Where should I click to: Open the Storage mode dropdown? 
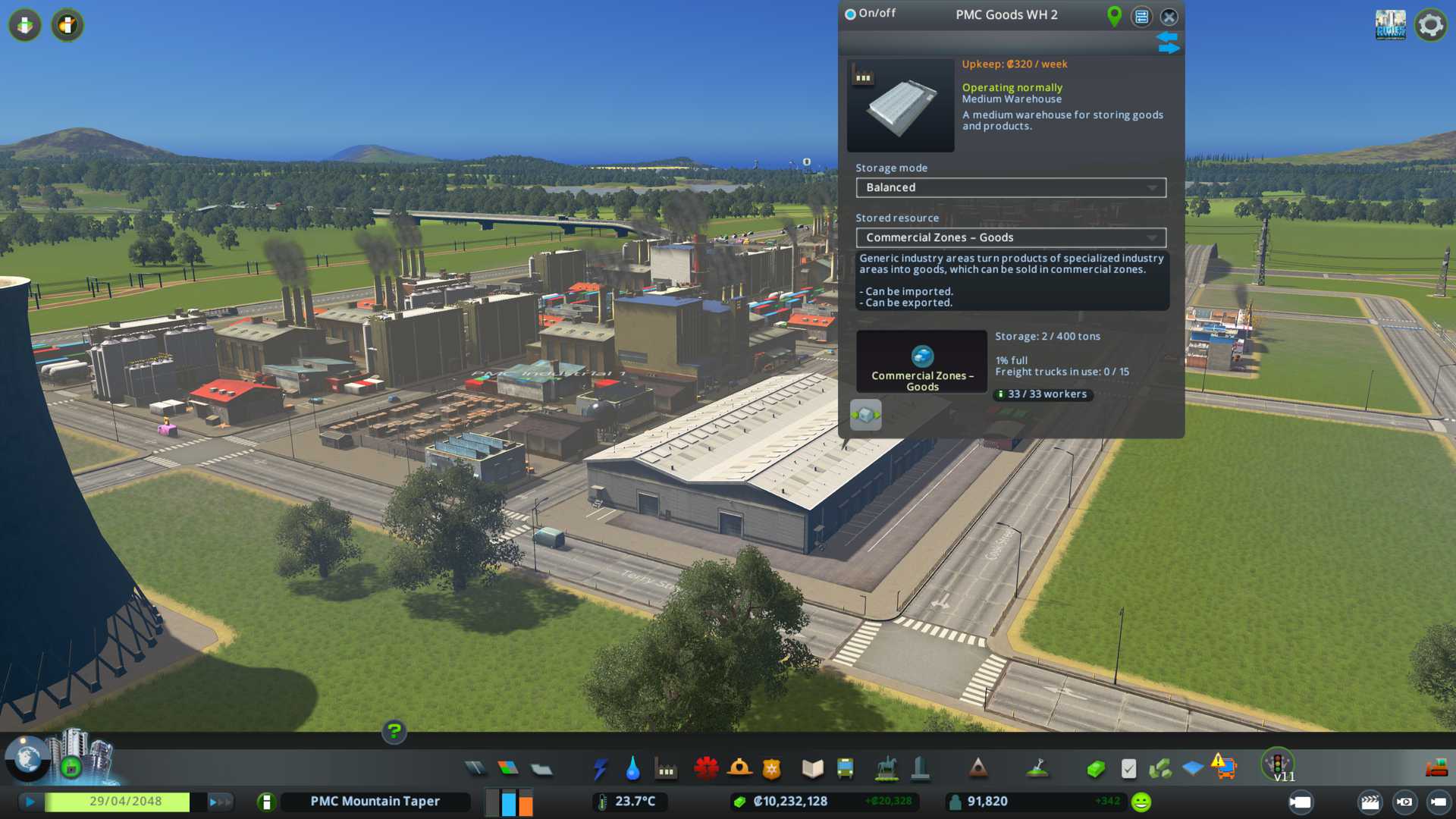[x=1011, y=187]
